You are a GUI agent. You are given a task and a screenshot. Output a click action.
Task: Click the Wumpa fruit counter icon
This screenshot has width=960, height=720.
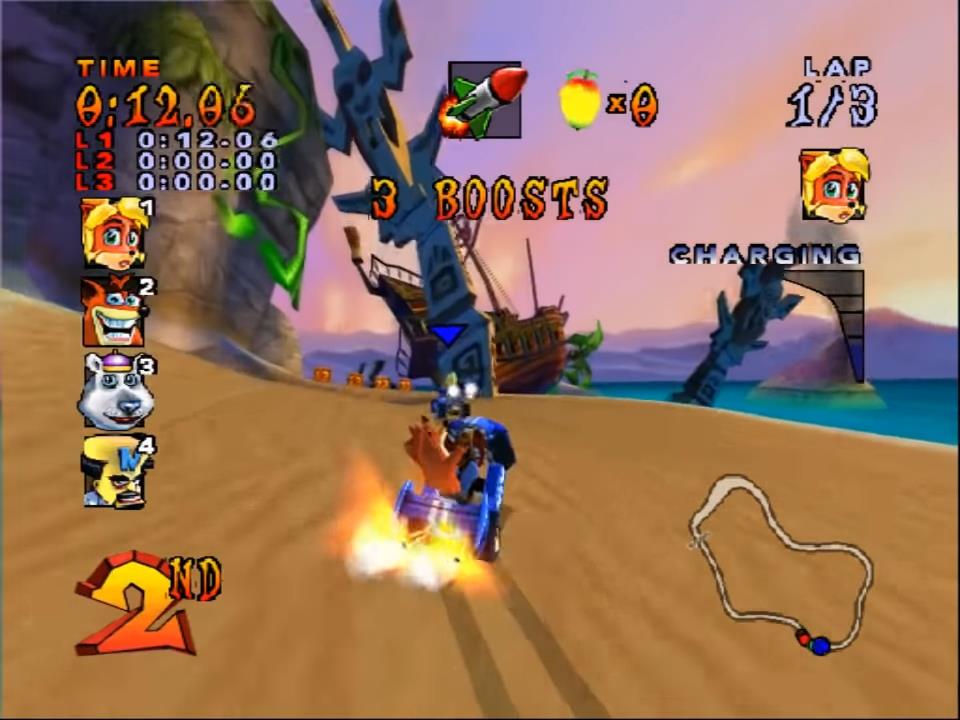(580, 100)
